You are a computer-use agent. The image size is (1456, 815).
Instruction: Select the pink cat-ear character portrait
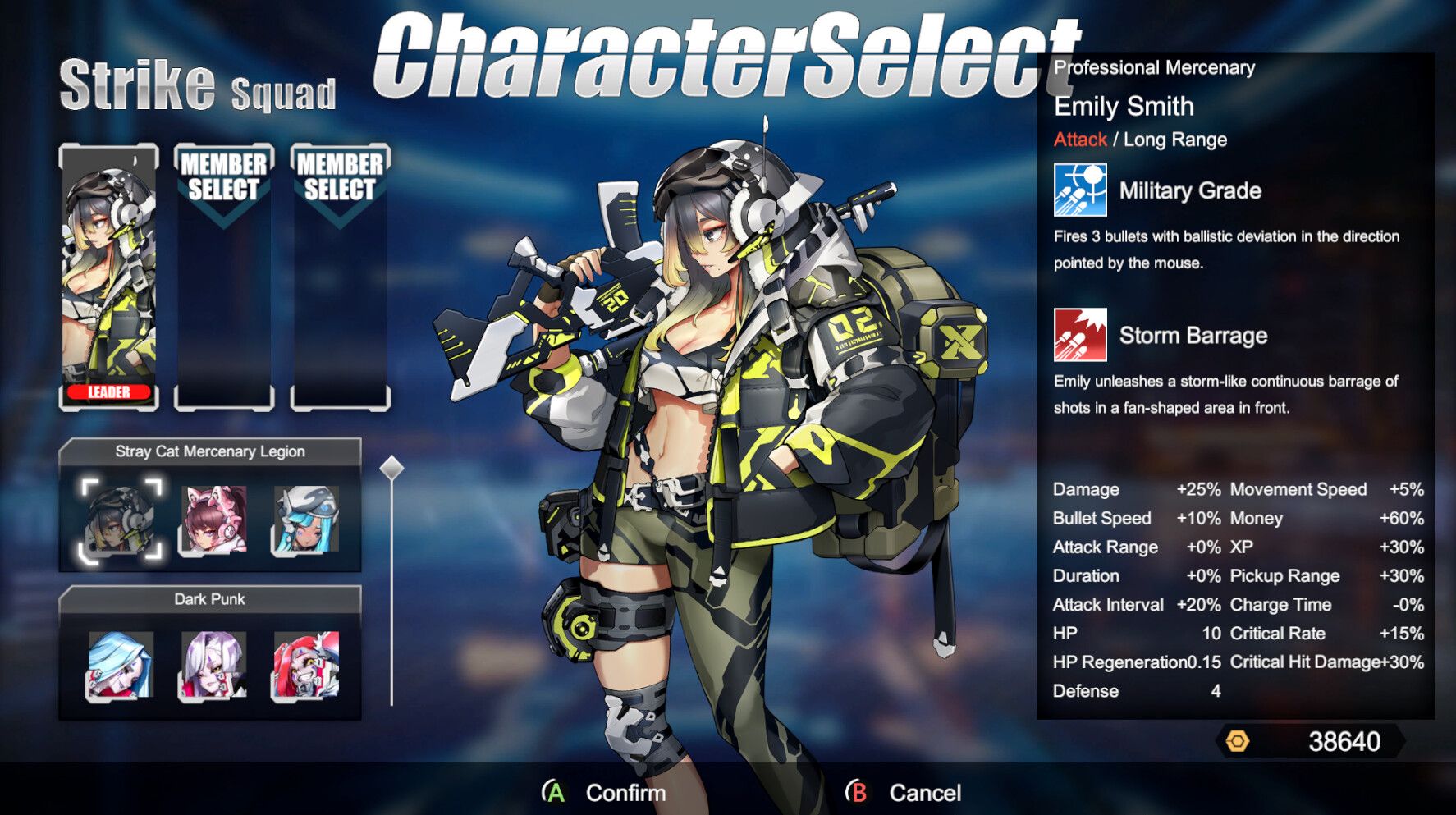pyautogui.click(x=213, y=519)
